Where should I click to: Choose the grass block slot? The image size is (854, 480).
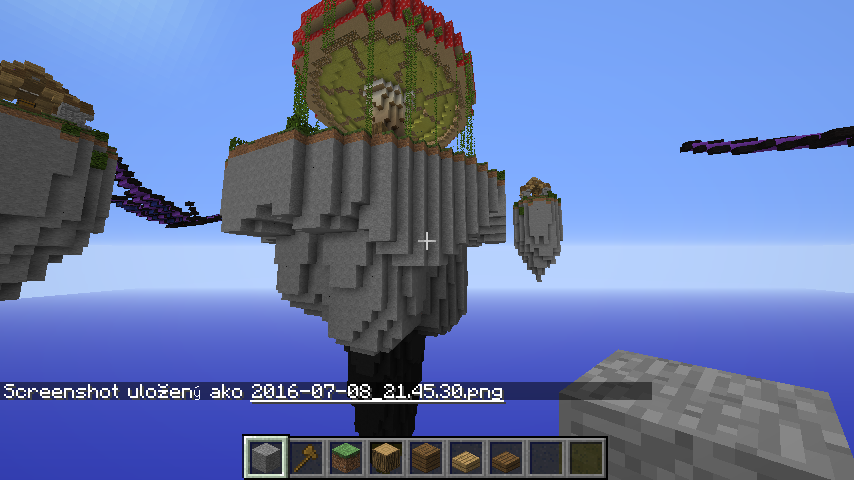pos(346,458)
